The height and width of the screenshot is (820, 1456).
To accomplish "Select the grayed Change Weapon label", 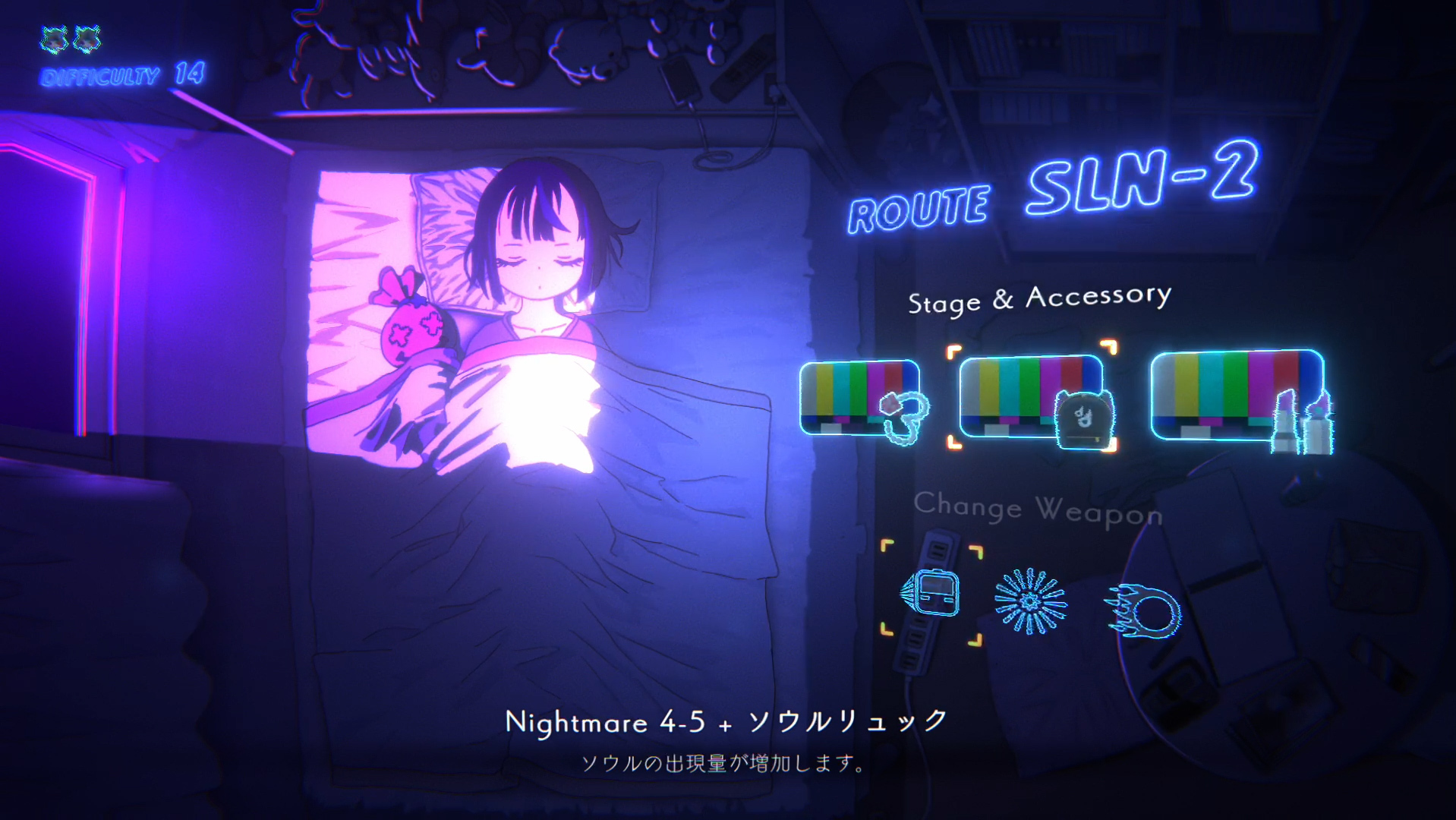I will point(1038,507).
